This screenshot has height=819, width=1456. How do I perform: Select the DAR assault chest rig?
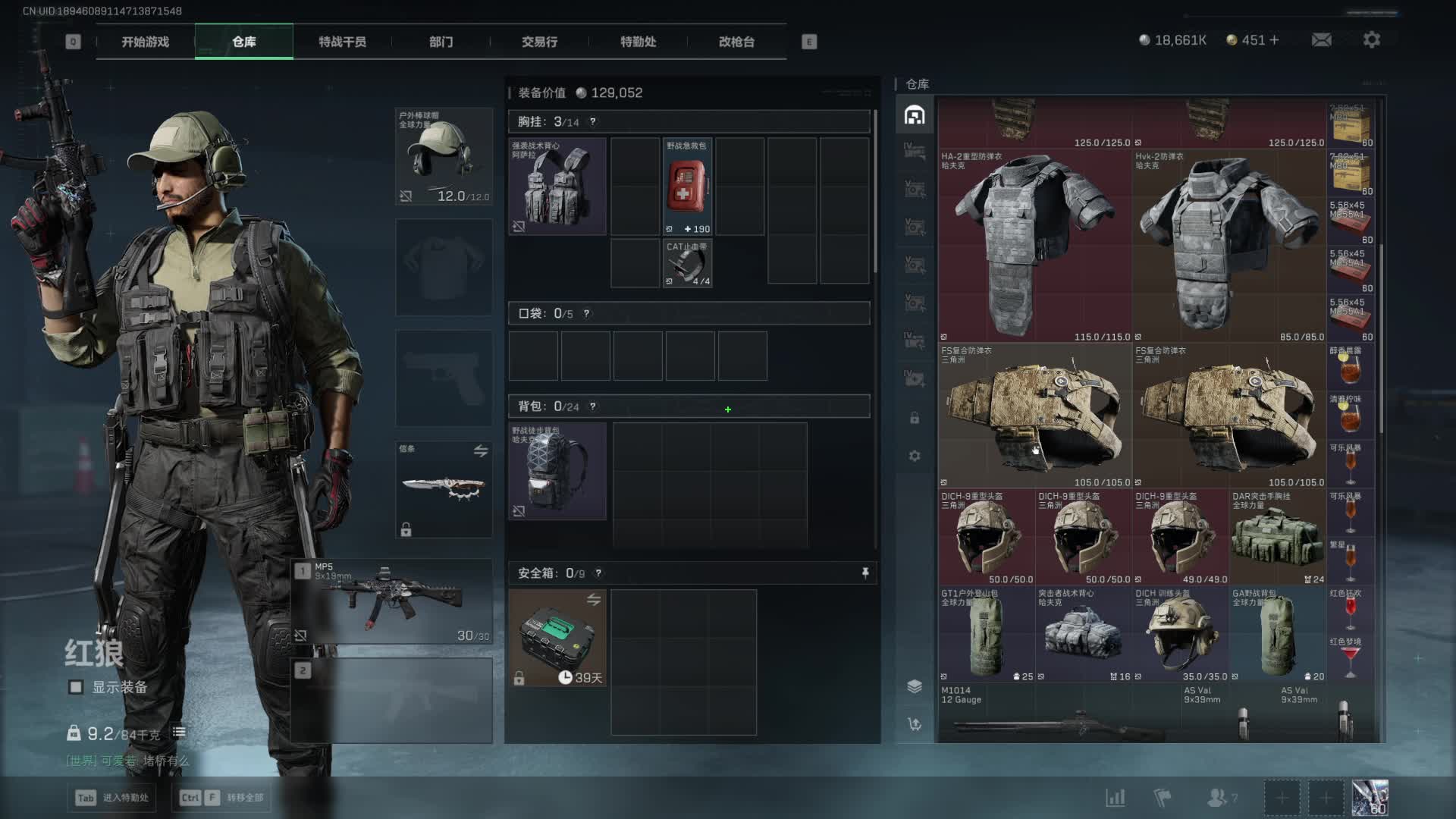point(1277,537)
